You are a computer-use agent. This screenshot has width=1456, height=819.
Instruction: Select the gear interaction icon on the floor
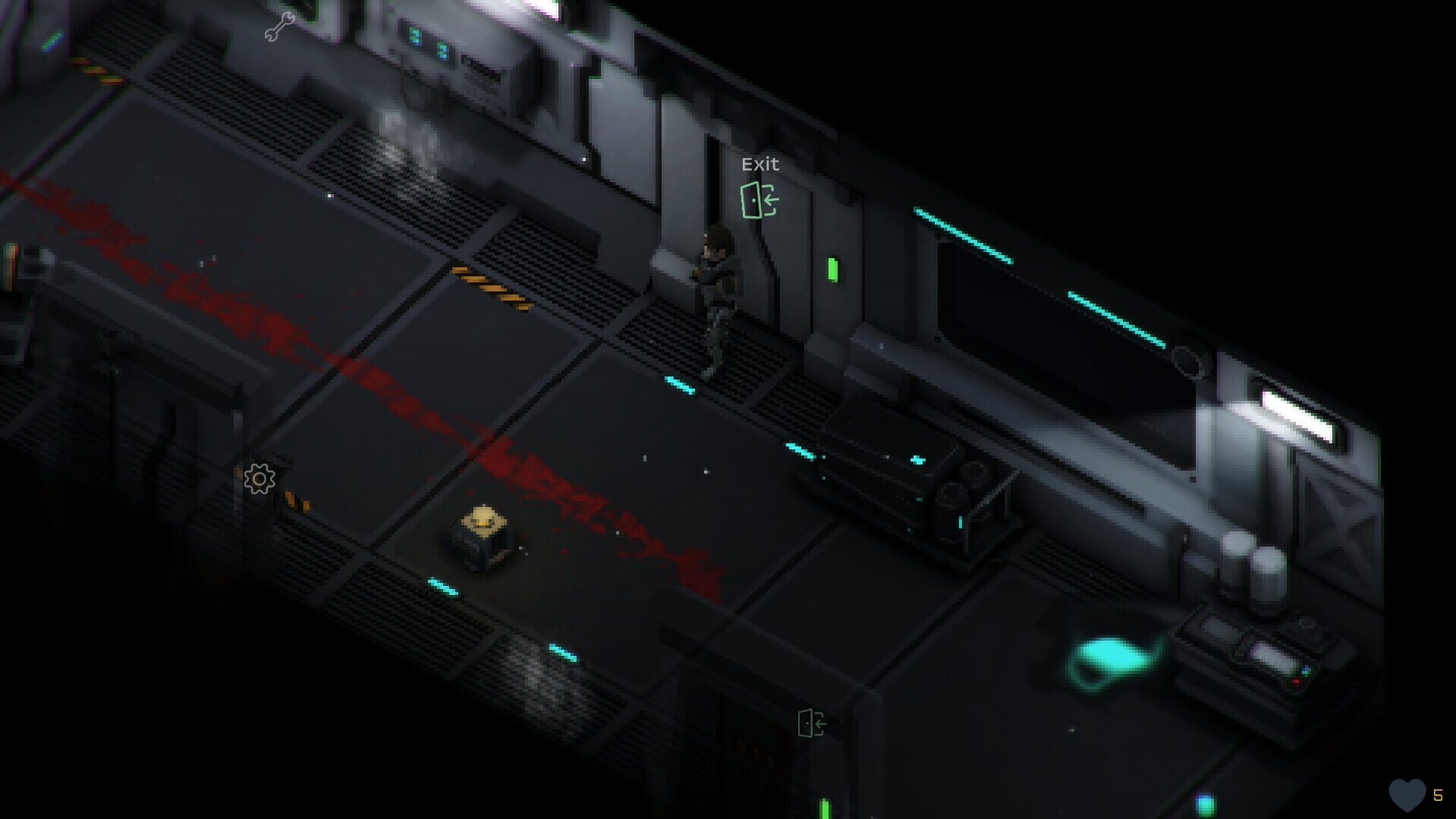[x=259, y=478]
